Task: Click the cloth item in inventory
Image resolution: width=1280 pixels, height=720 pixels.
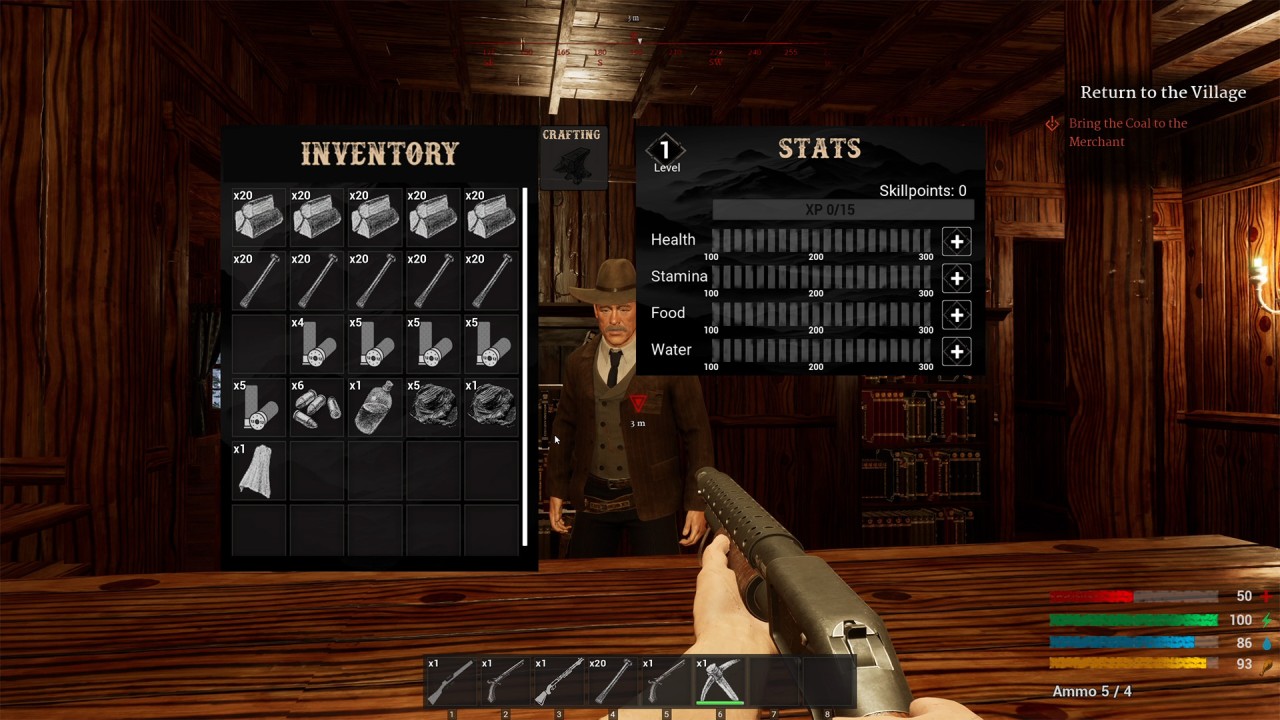Action: point(259,471)
